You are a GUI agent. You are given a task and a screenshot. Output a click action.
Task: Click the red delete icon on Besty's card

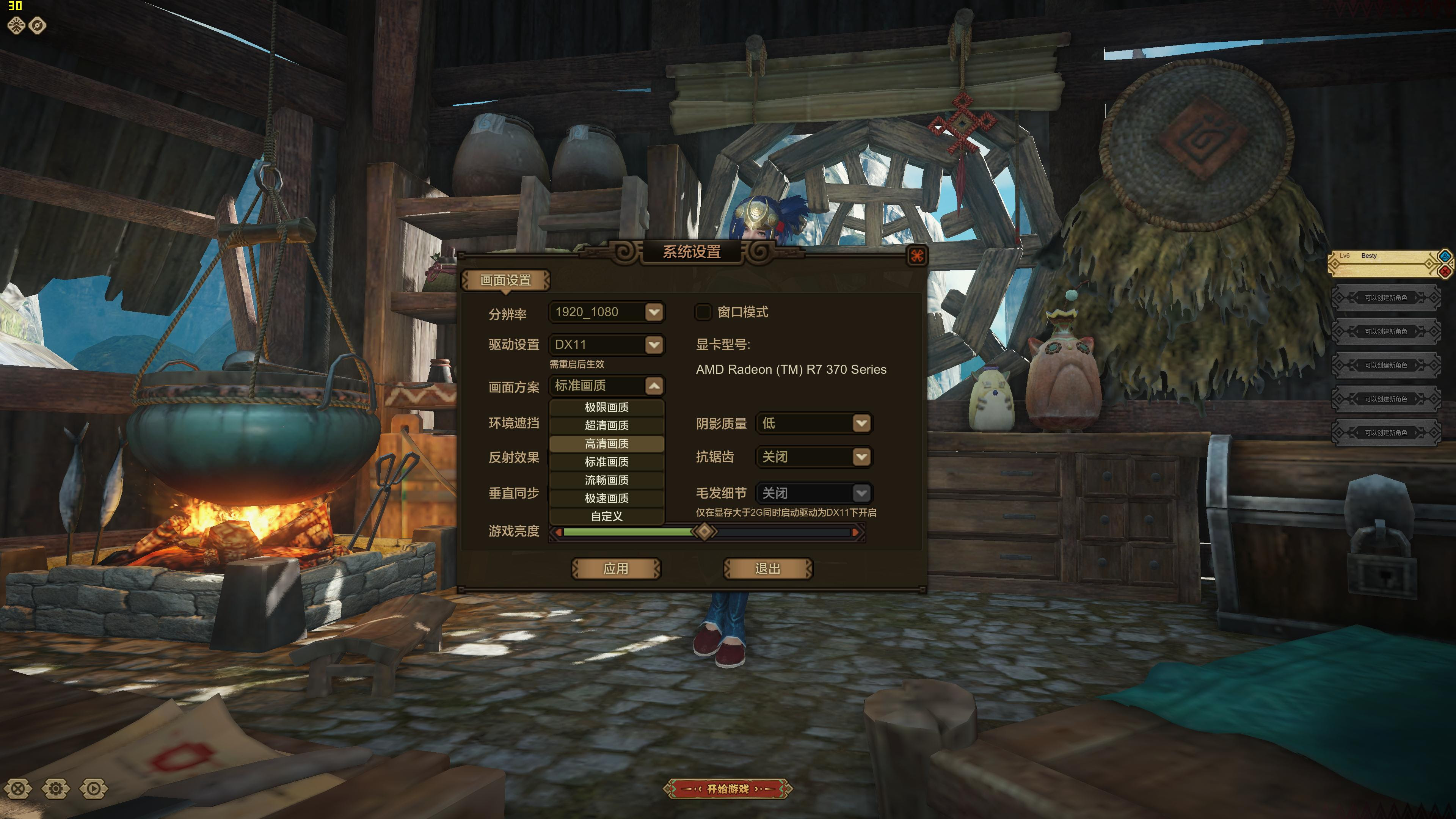coord(1445,272)
